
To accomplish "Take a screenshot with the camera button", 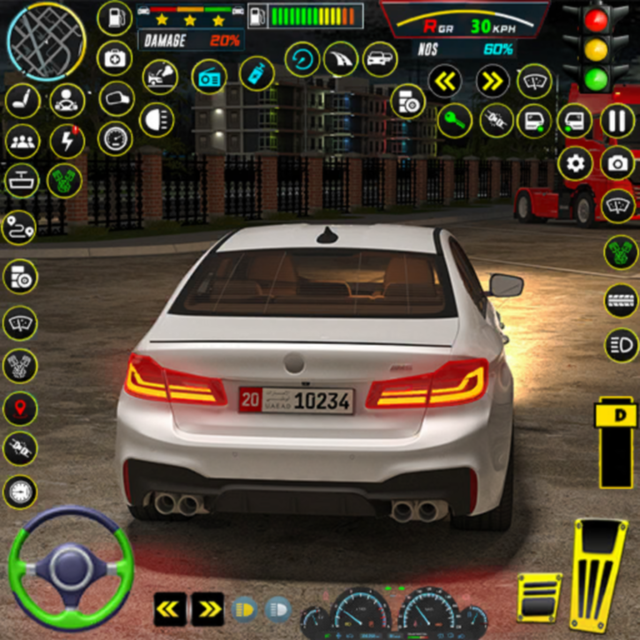I will (x=617, y=163).
